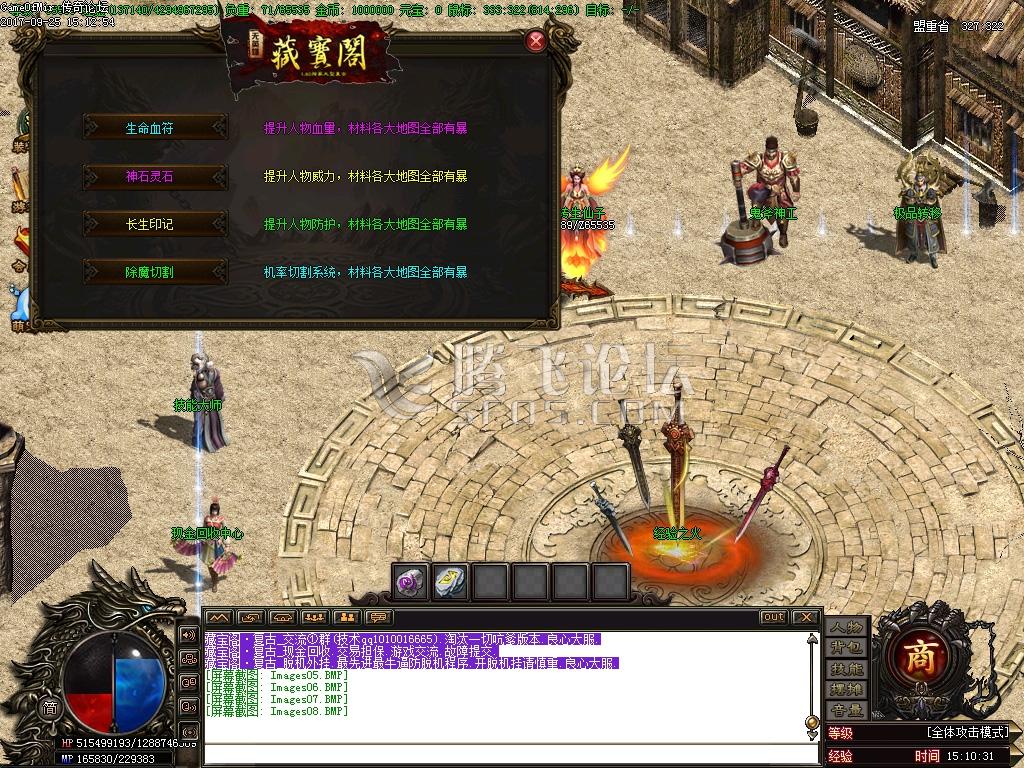Open the 魂神 panel button

coord(846,690)
